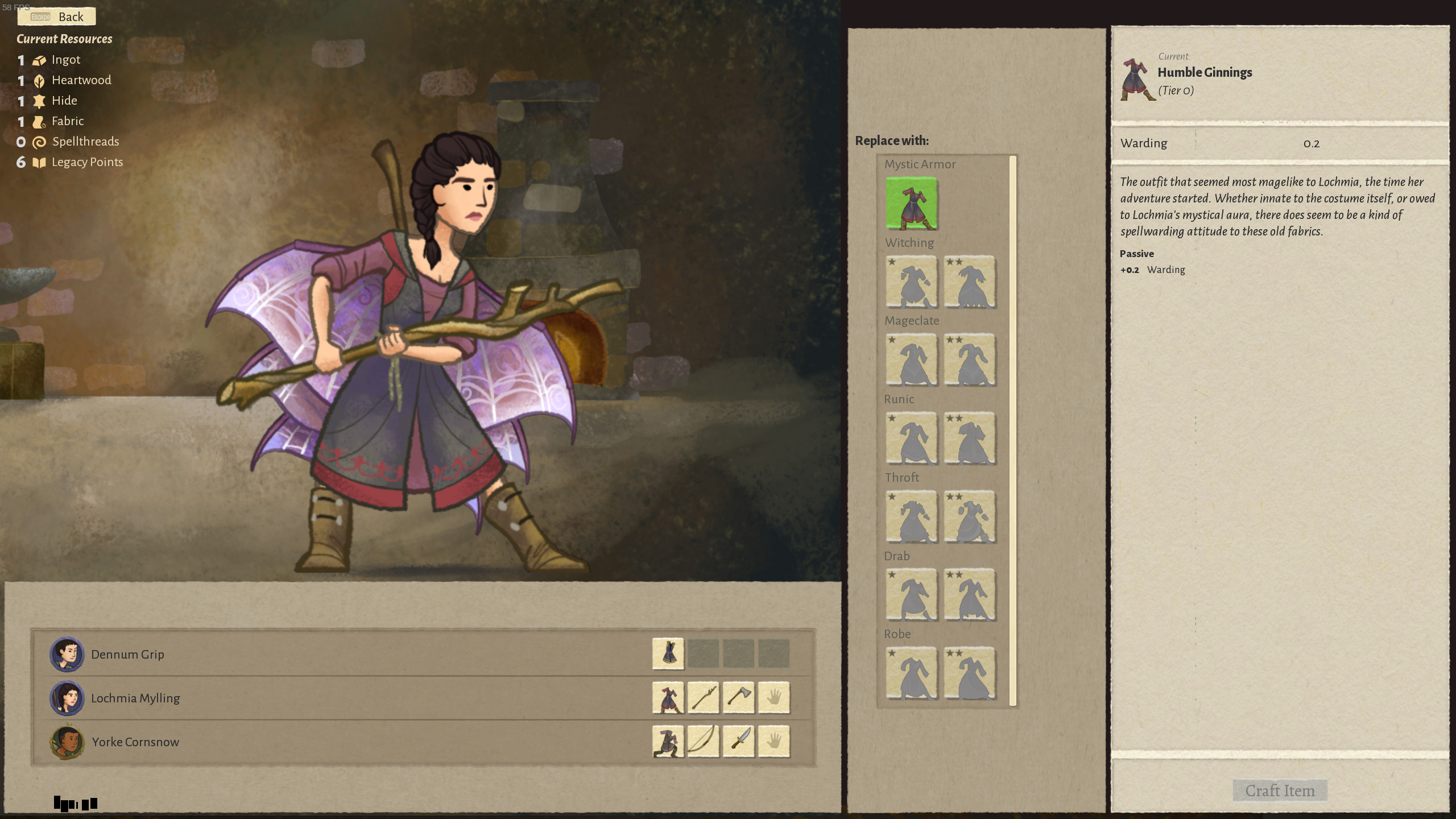The width and height of the screenshot is (1456, 819).
Task: Select Dennum Grip's row
Action: point(341,654)
